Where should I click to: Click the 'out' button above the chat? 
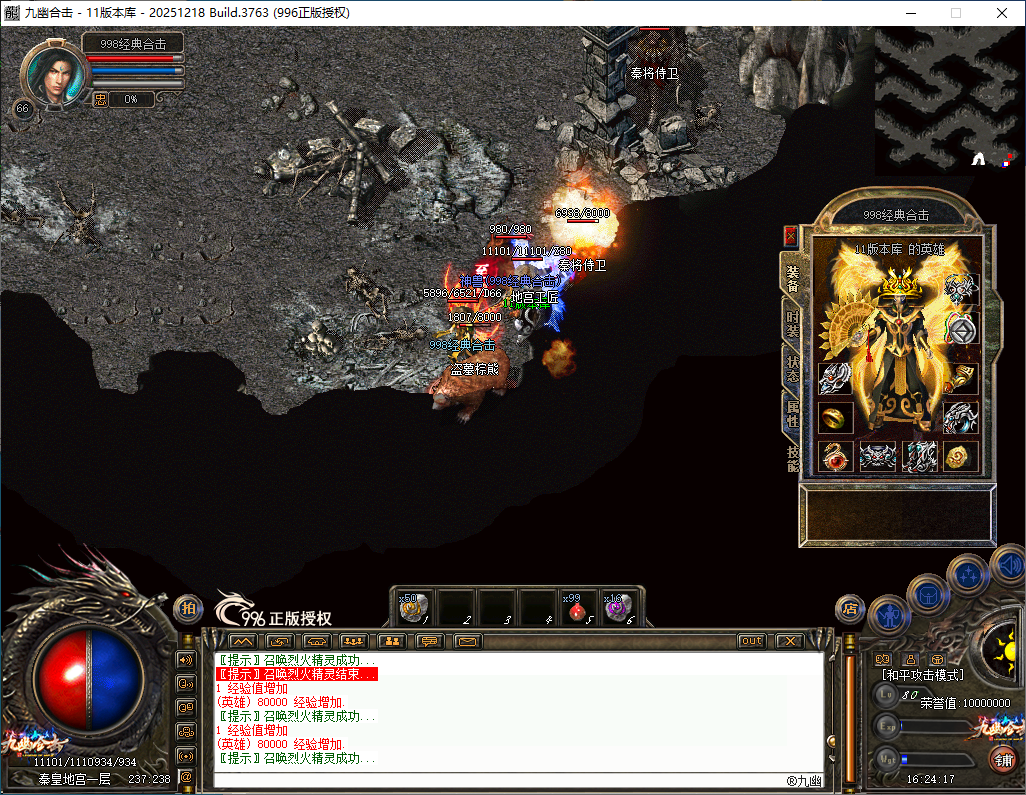pos(751,641)
